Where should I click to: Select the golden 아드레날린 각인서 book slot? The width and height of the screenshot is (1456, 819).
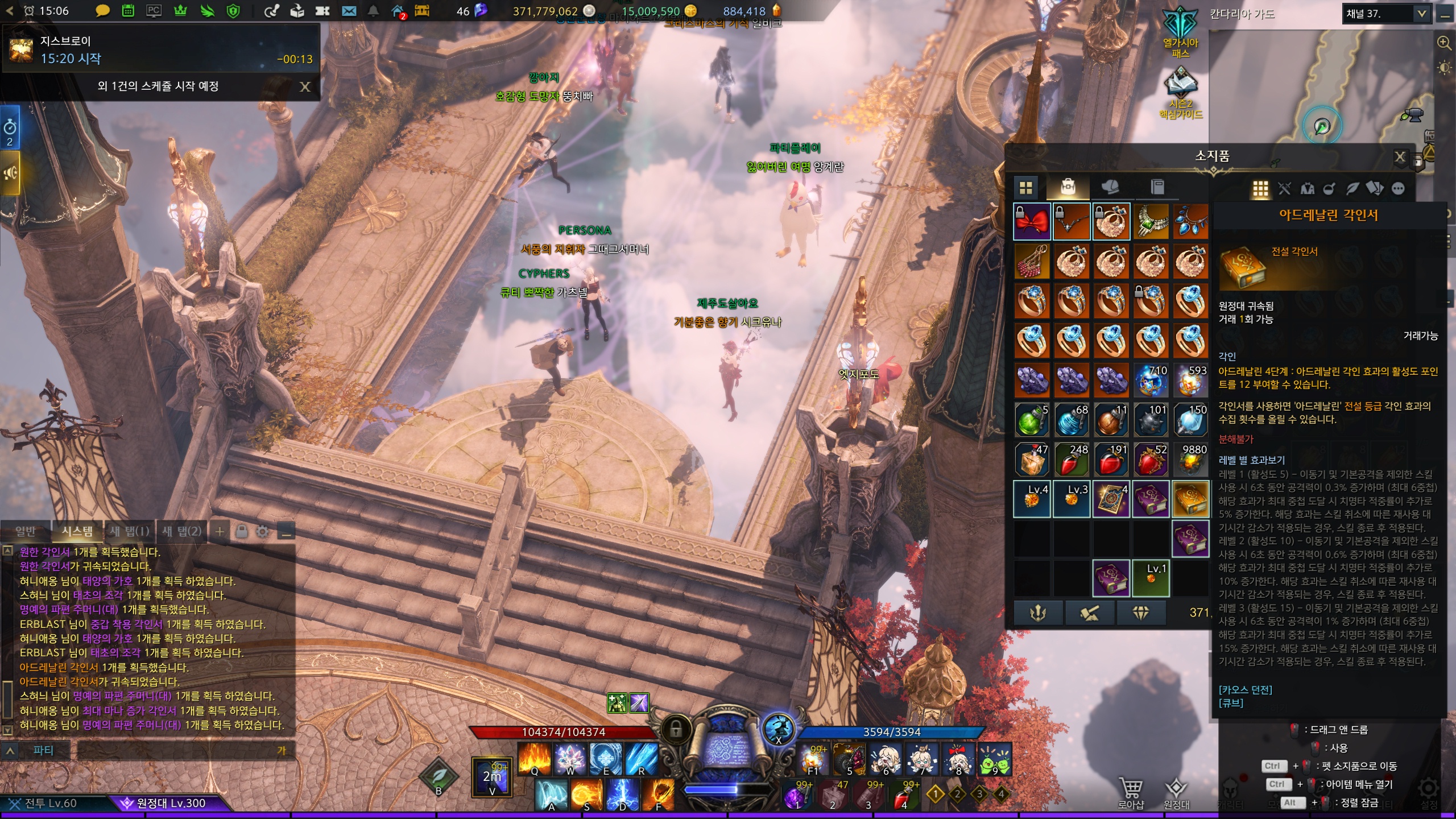tap(1190, 499)
